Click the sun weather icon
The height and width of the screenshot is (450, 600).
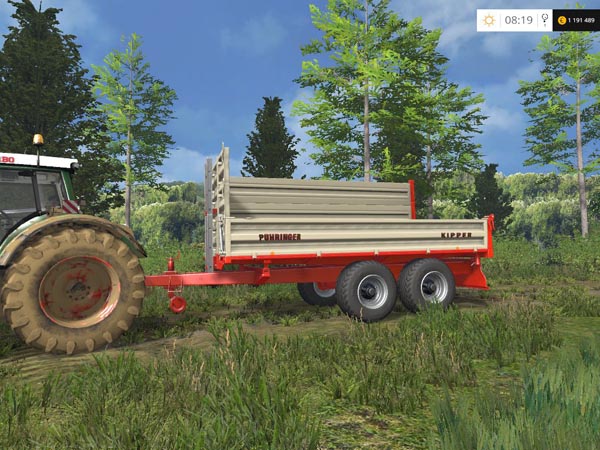(489, 20)
